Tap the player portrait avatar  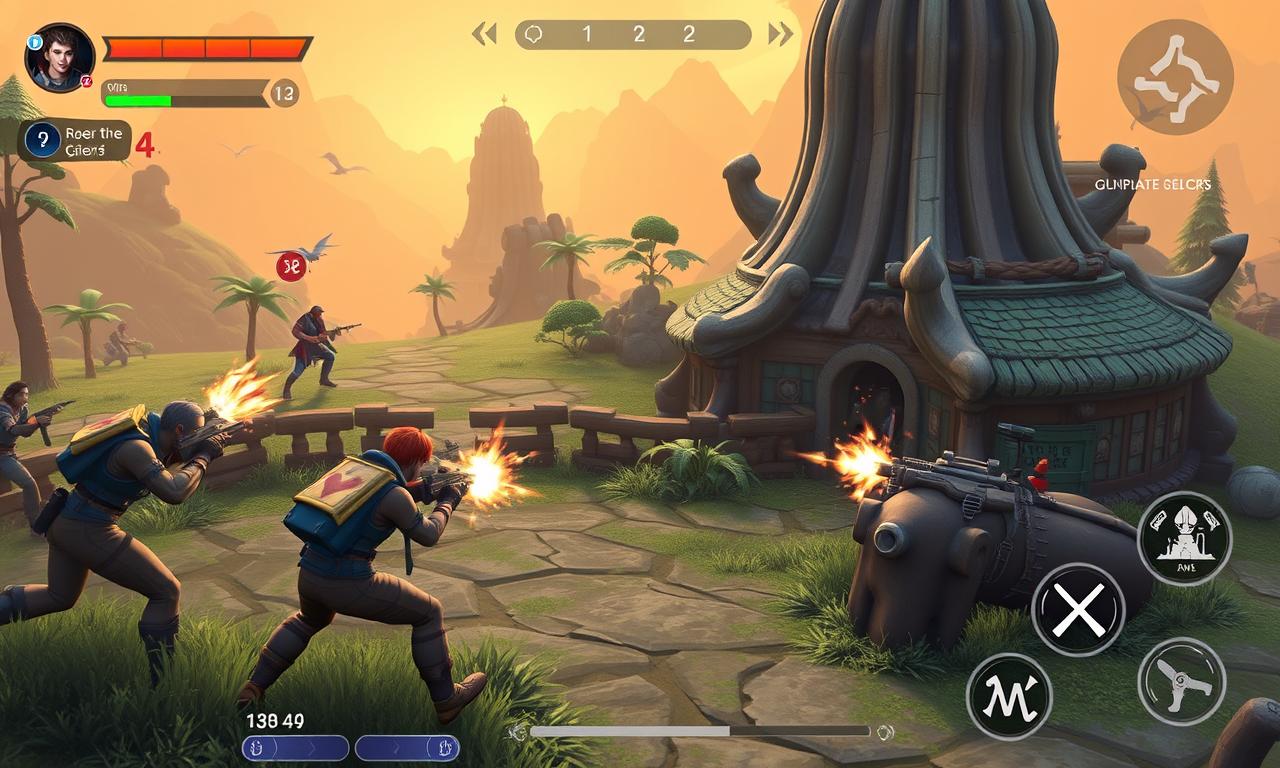pos(59,58)
